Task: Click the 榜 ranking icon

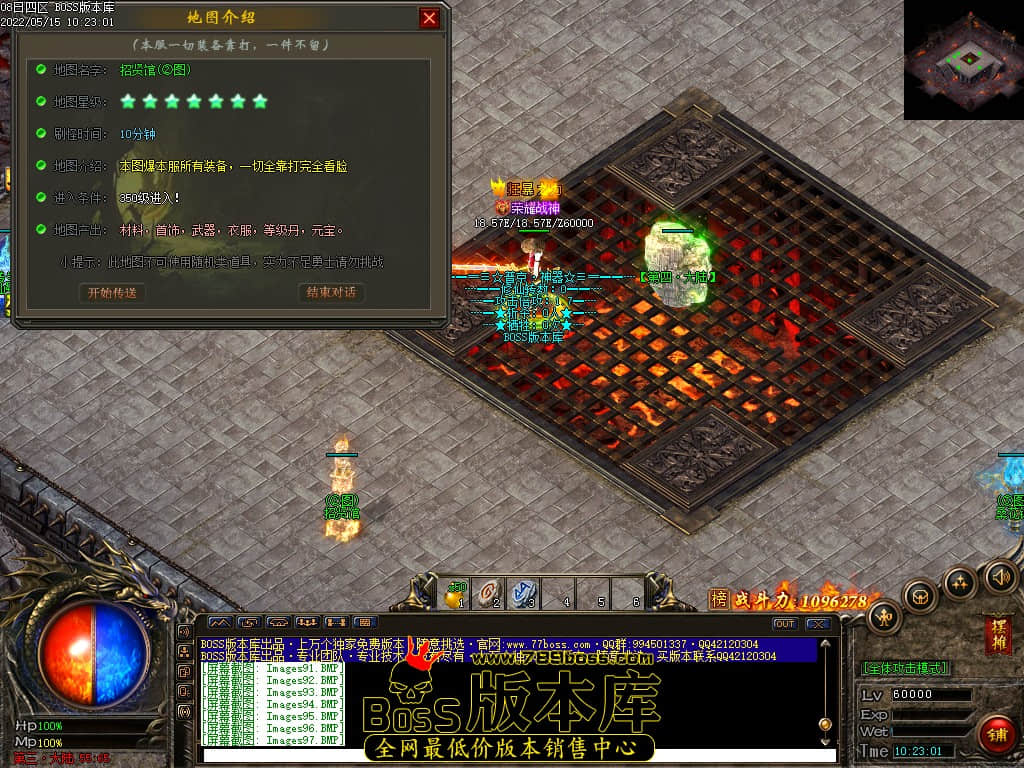Action: pos(719,599)
